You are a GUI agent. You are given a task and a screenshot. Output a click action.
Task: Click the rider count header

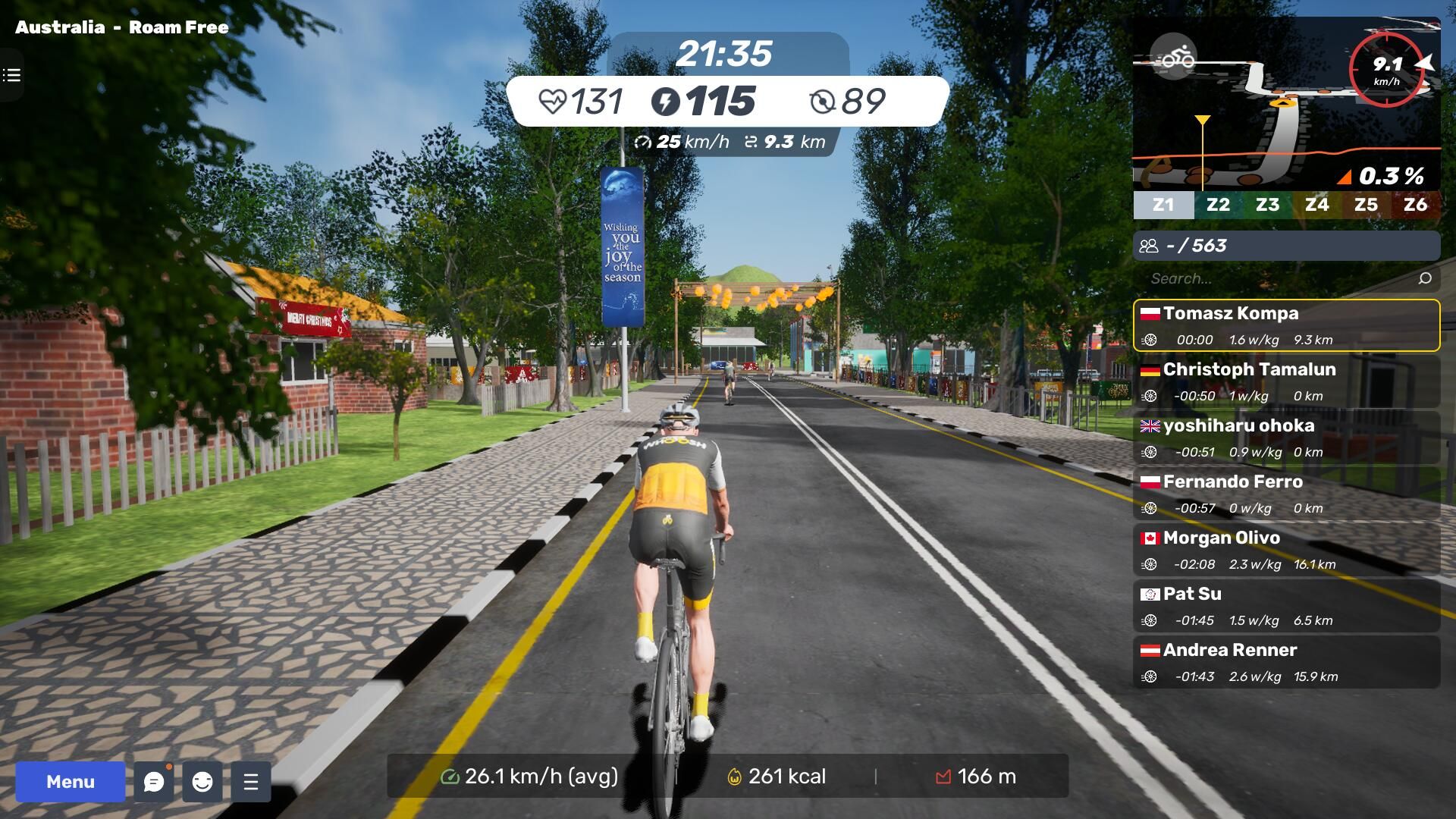pyautogui.click(x=1286, y=246)
